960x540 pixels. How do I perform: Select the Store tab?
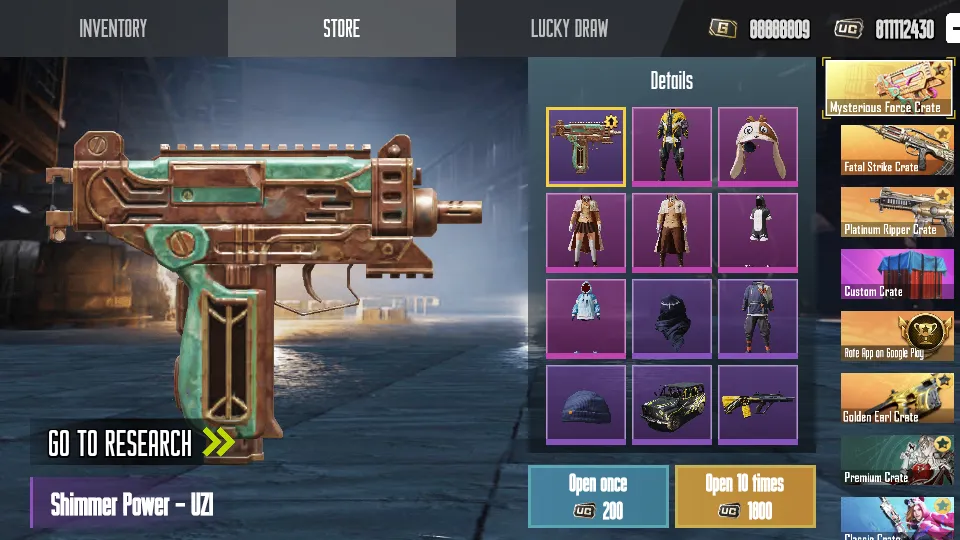341,28
